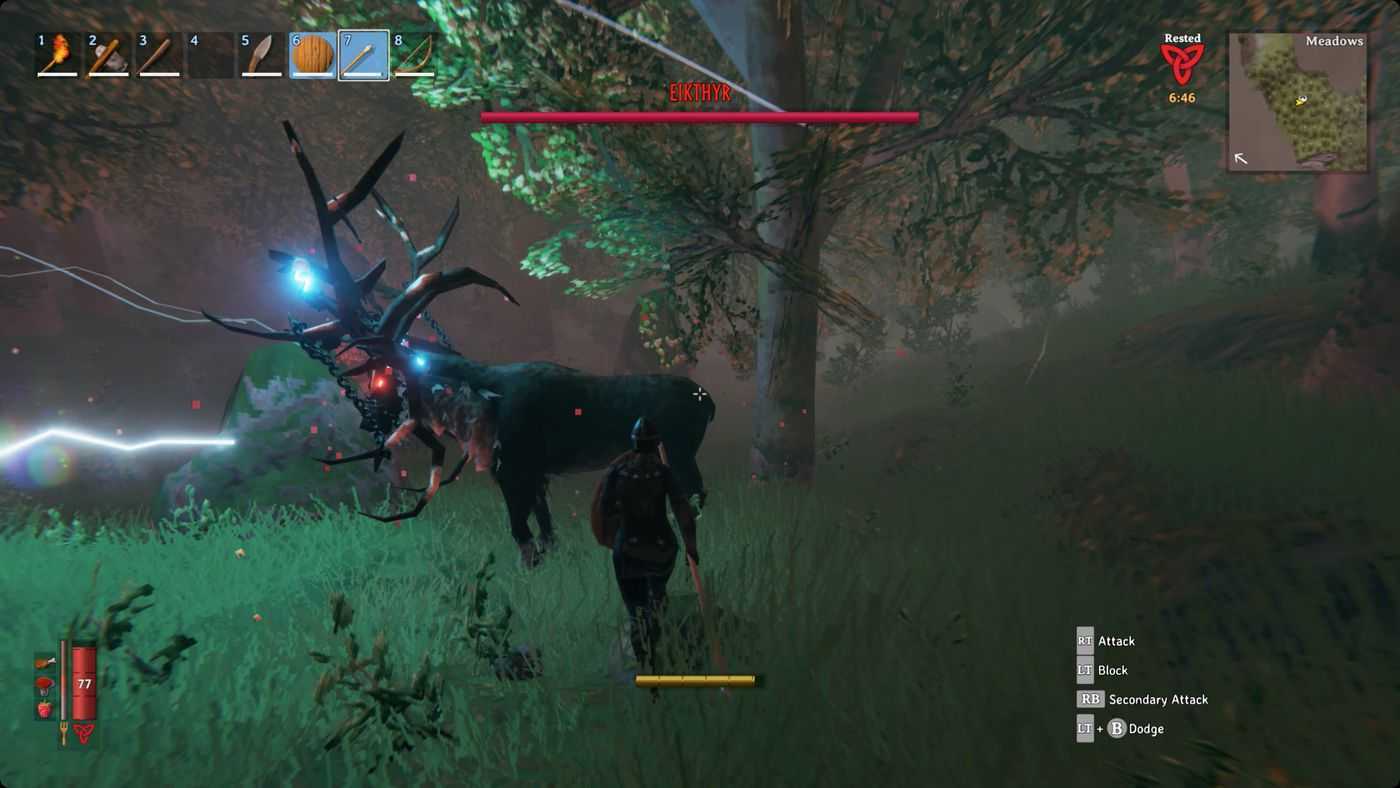Equip the bow from hotbar slot 8

pos(414,55)
